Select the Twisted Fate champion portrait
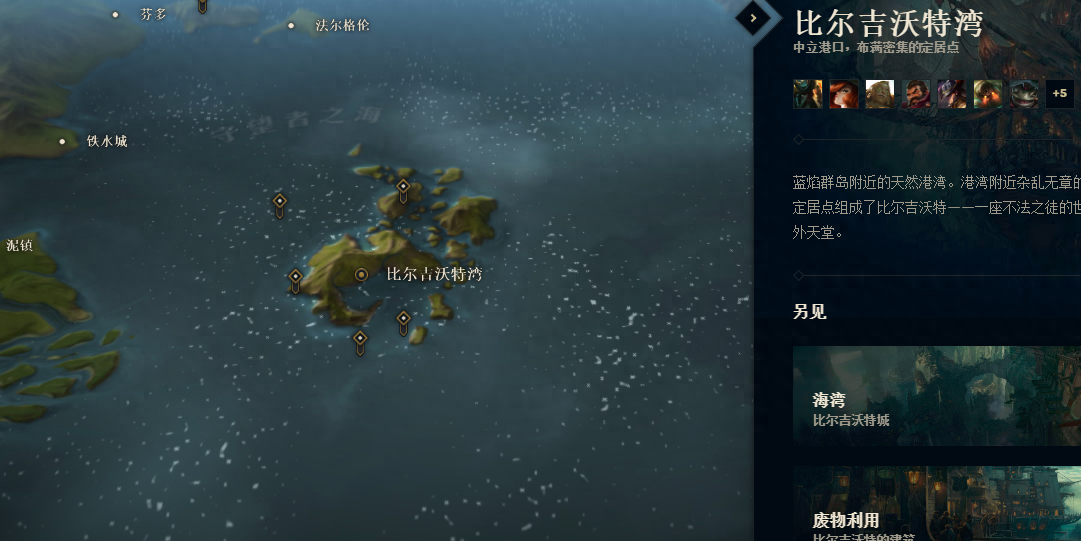 (952, 94)
